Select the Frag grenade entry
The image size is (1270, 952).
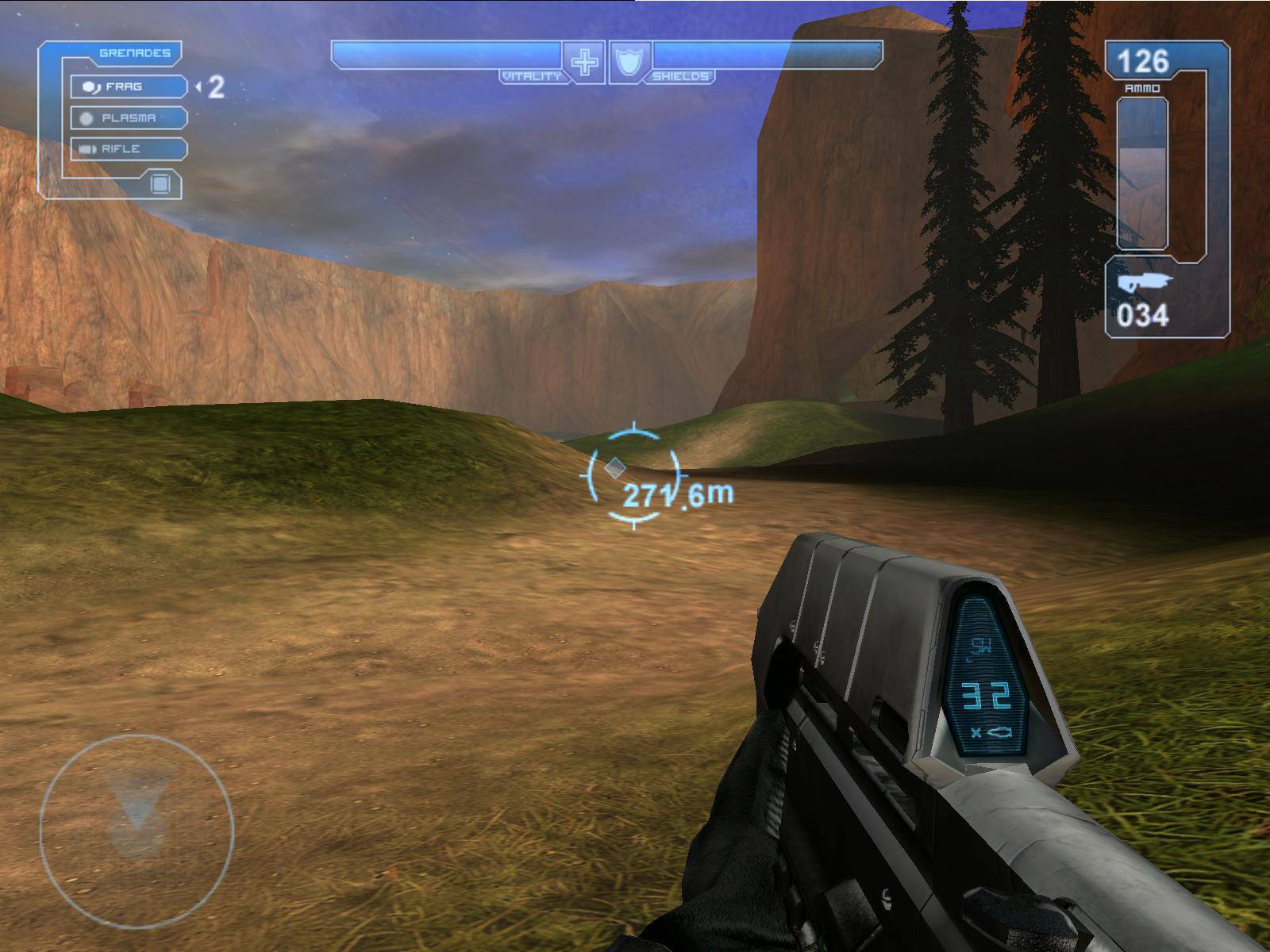pyautogui.click(x=129, y=86)
